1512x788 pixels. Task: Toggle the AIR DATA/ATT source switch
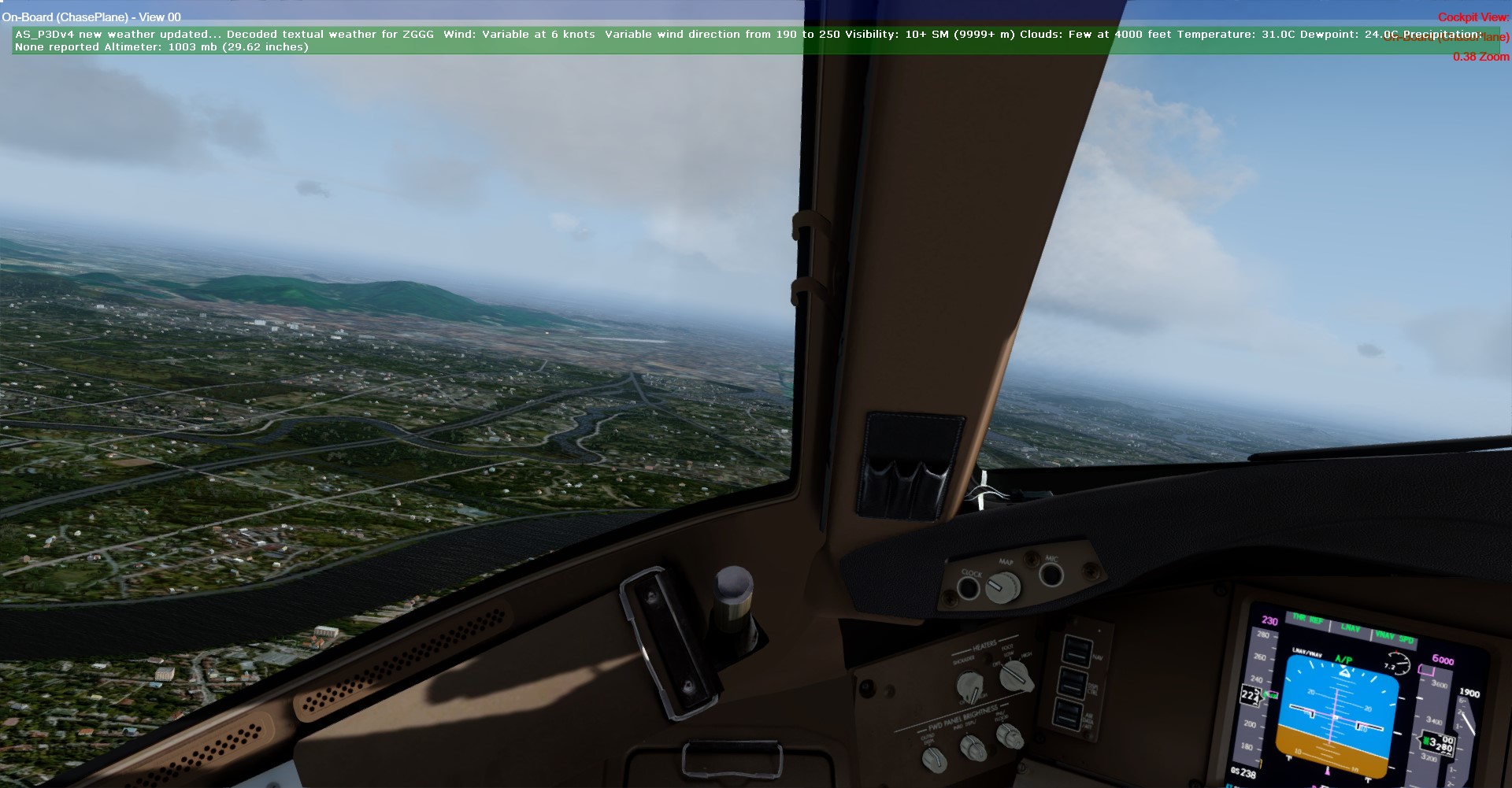point(1067,715)
